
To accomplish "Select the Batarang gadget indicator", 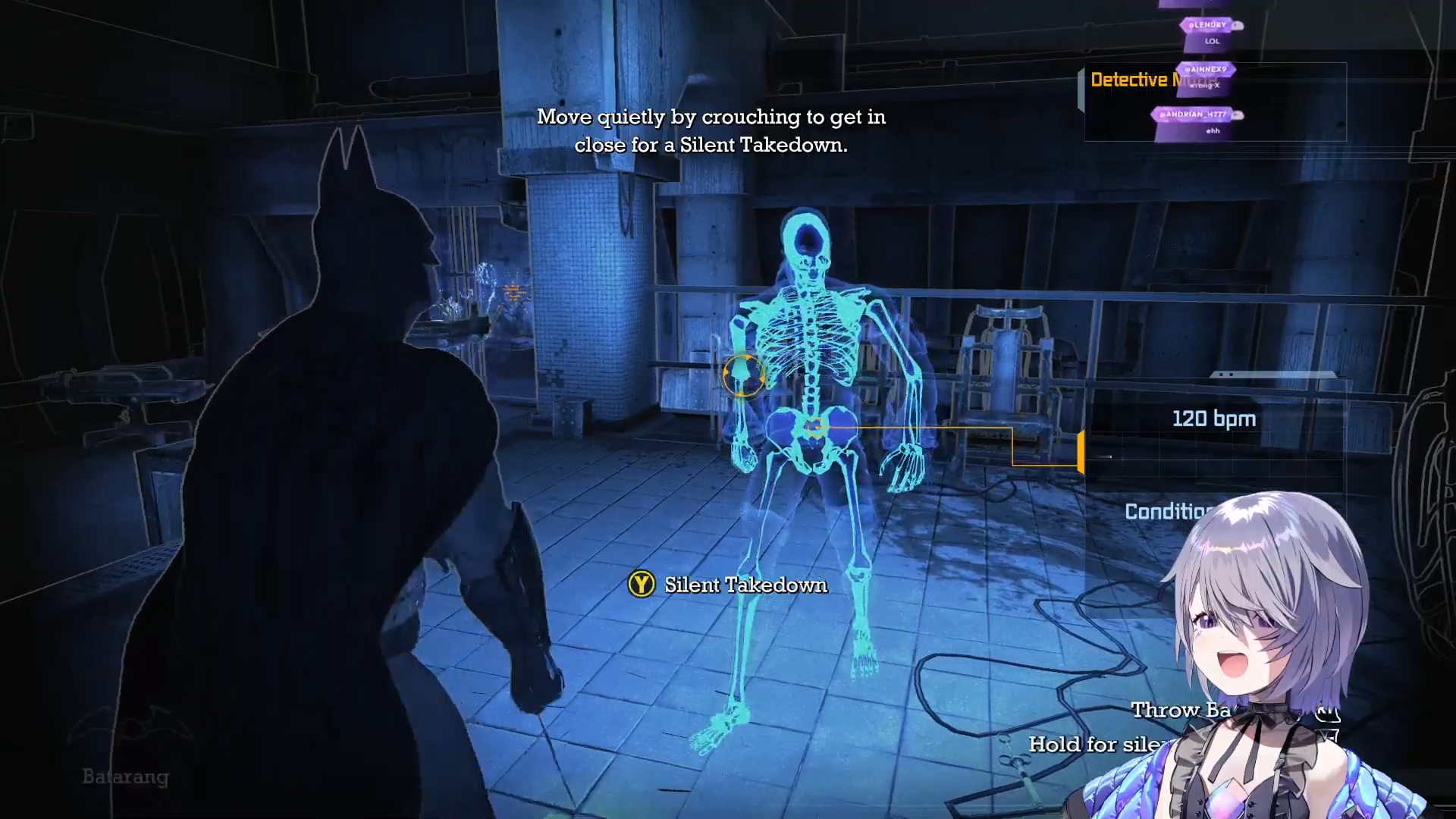I will (126, 776).
